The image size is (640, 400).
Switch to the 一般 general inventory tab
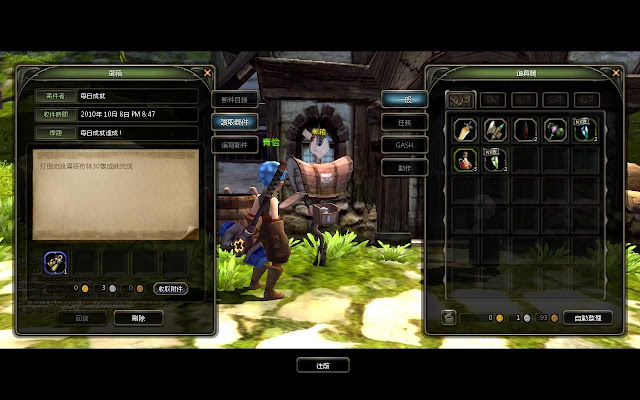tap(404, 99)
